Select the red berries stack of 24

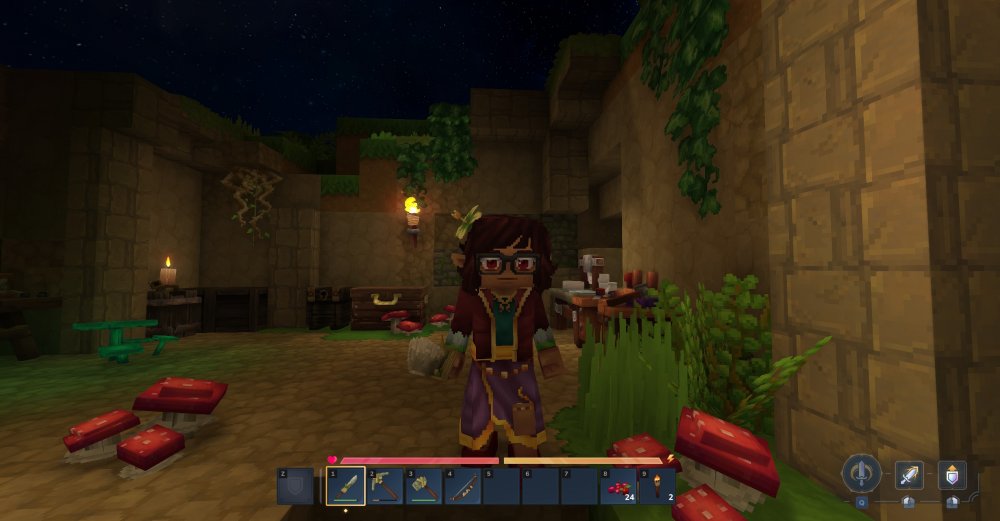pyautogui.click(x=618, y=487)
